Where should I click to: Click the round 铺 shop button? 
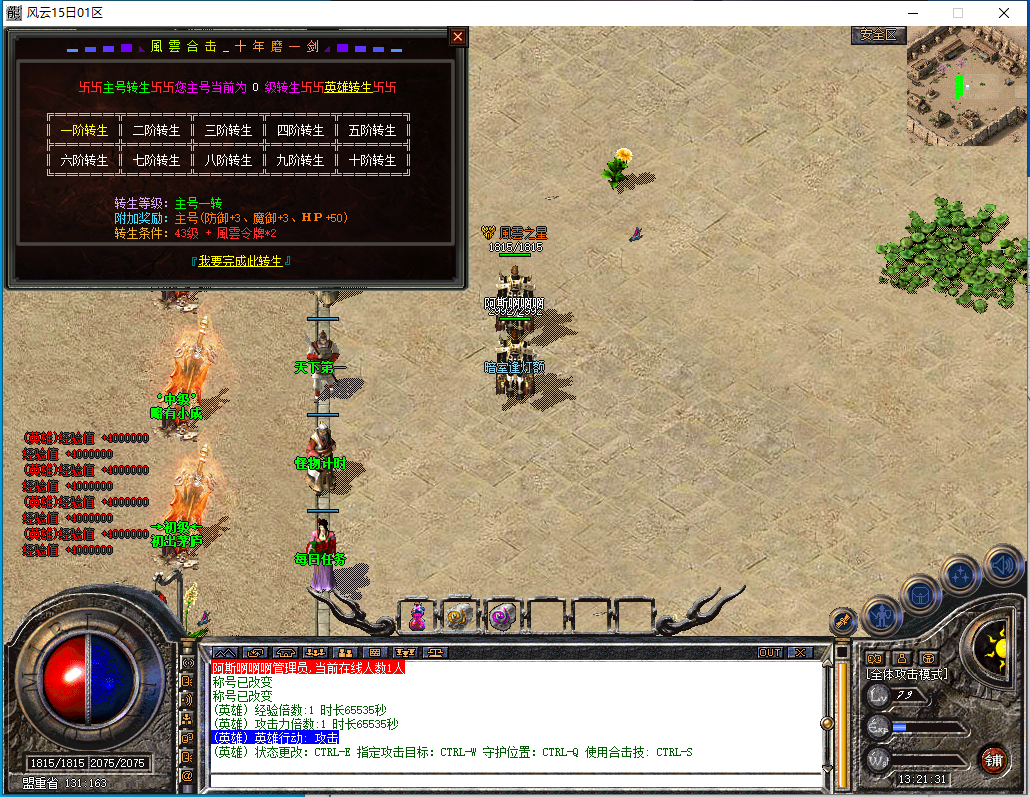[x=992, y=758]
